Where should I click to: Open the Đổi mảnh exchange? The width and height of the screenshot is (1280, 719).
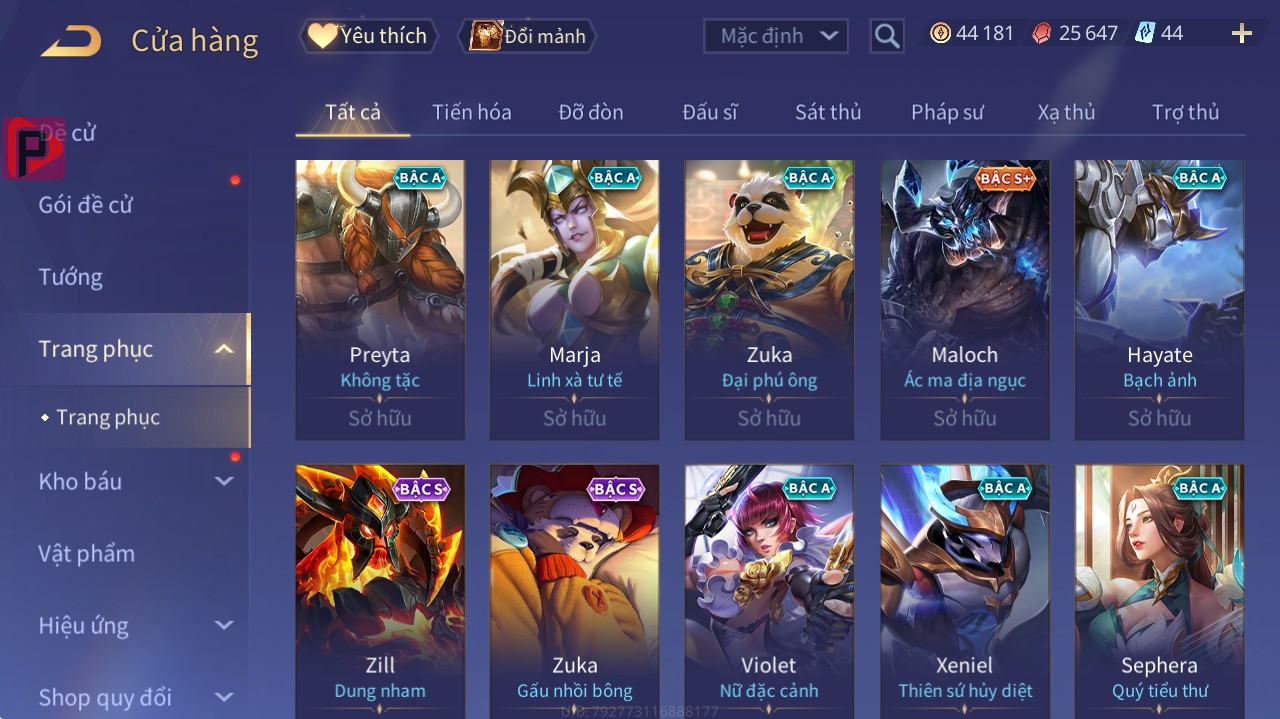527,36
